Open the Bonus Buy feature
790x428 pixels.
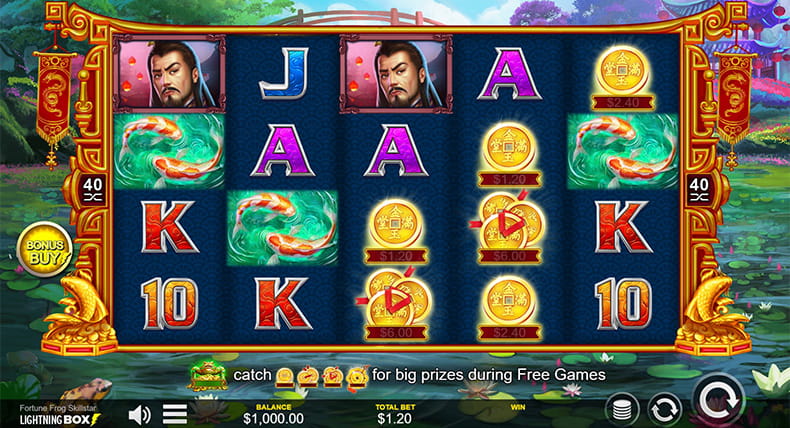[44, 250]
